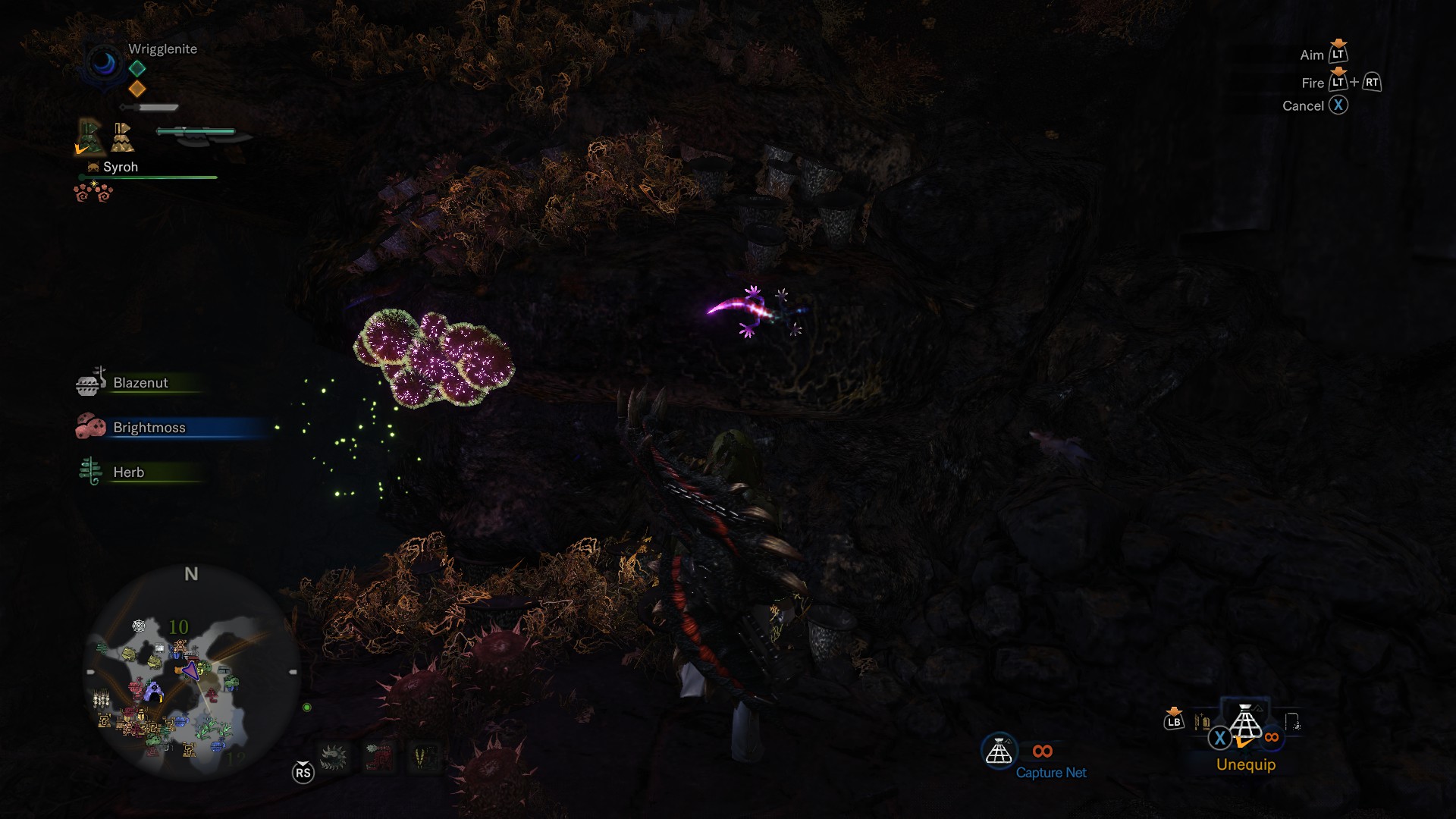Click the equipped net in the item bar
1456x819 pixels.
(x=1245, y=723)
